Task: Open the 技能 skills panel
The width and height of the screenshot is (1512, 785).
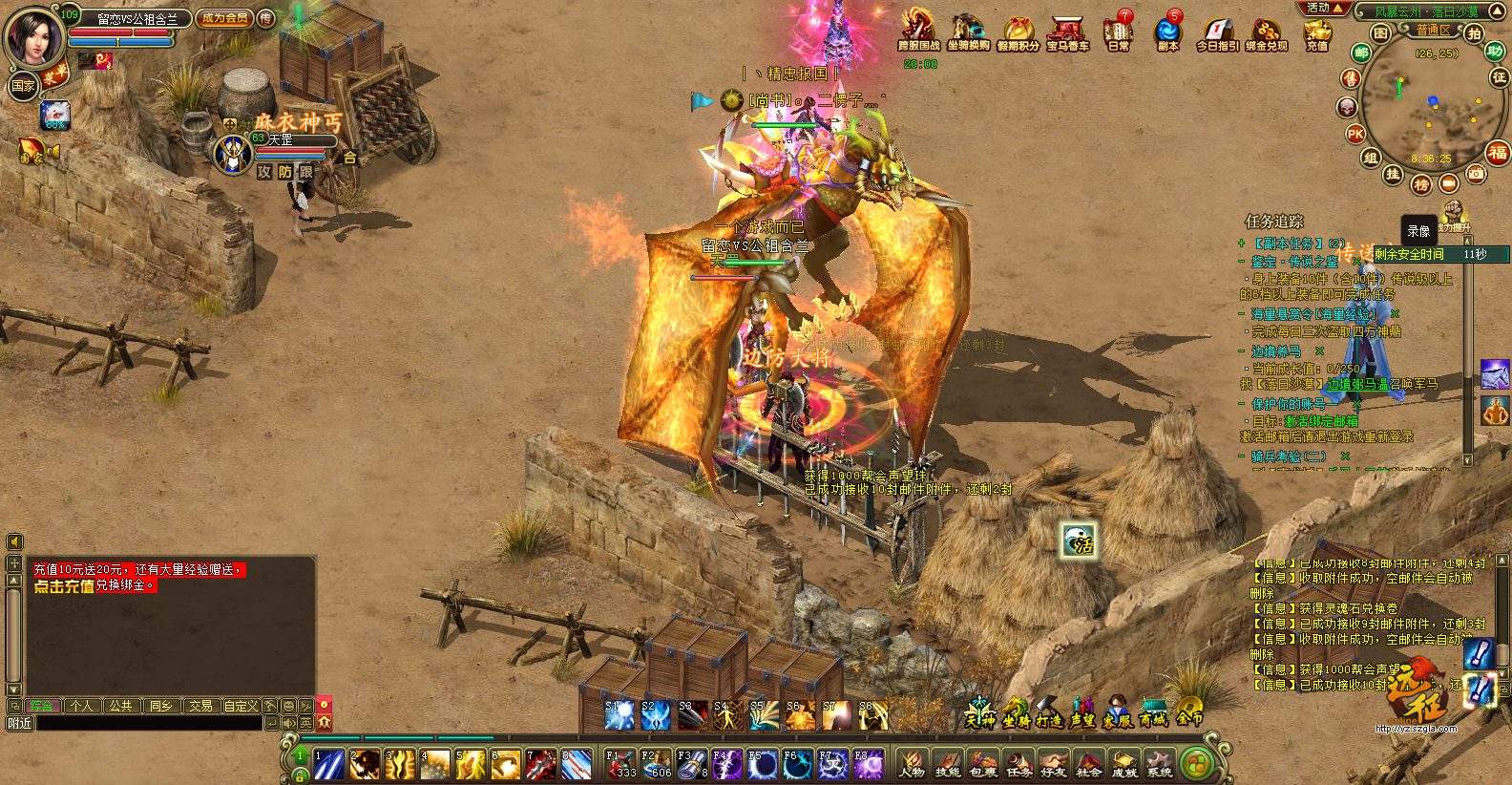Action: [x=947, y=764]
